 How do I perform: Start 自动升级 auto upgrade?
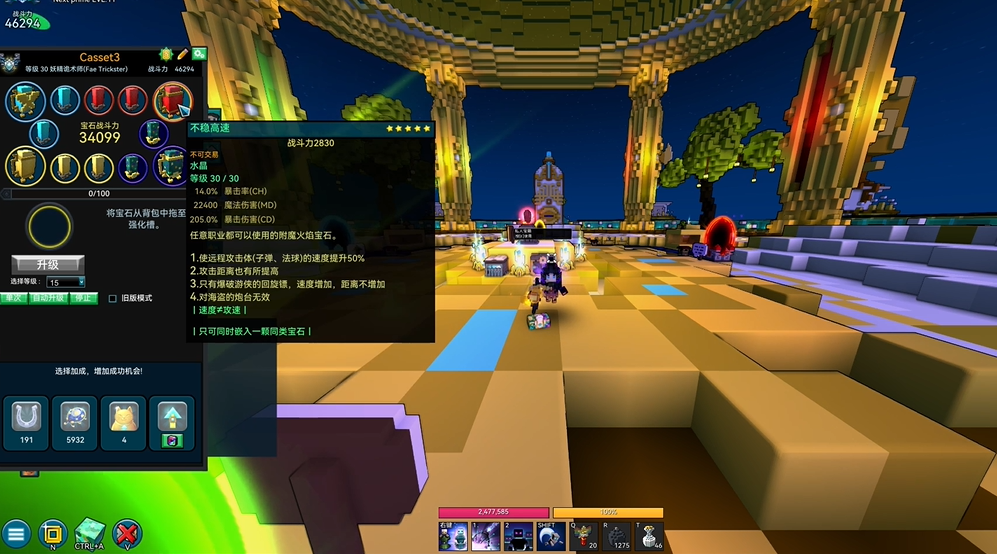(x=48, y=298)
